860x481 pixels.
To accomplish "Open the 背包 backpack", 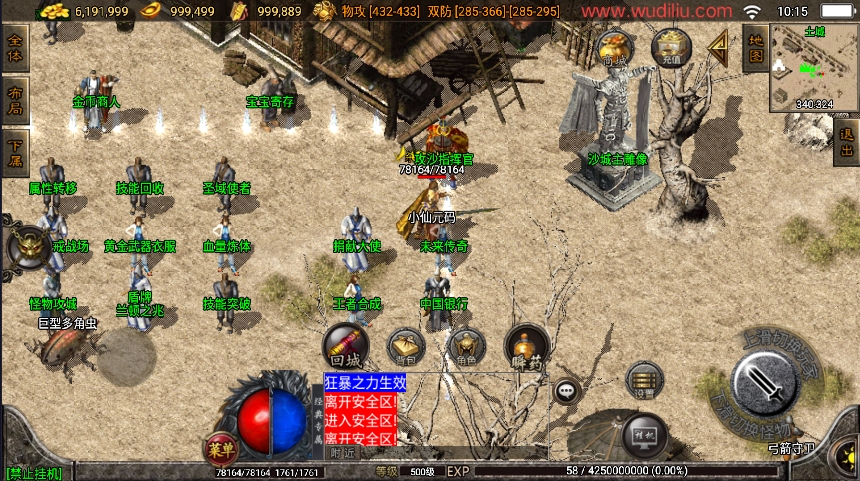I will 407,346.
